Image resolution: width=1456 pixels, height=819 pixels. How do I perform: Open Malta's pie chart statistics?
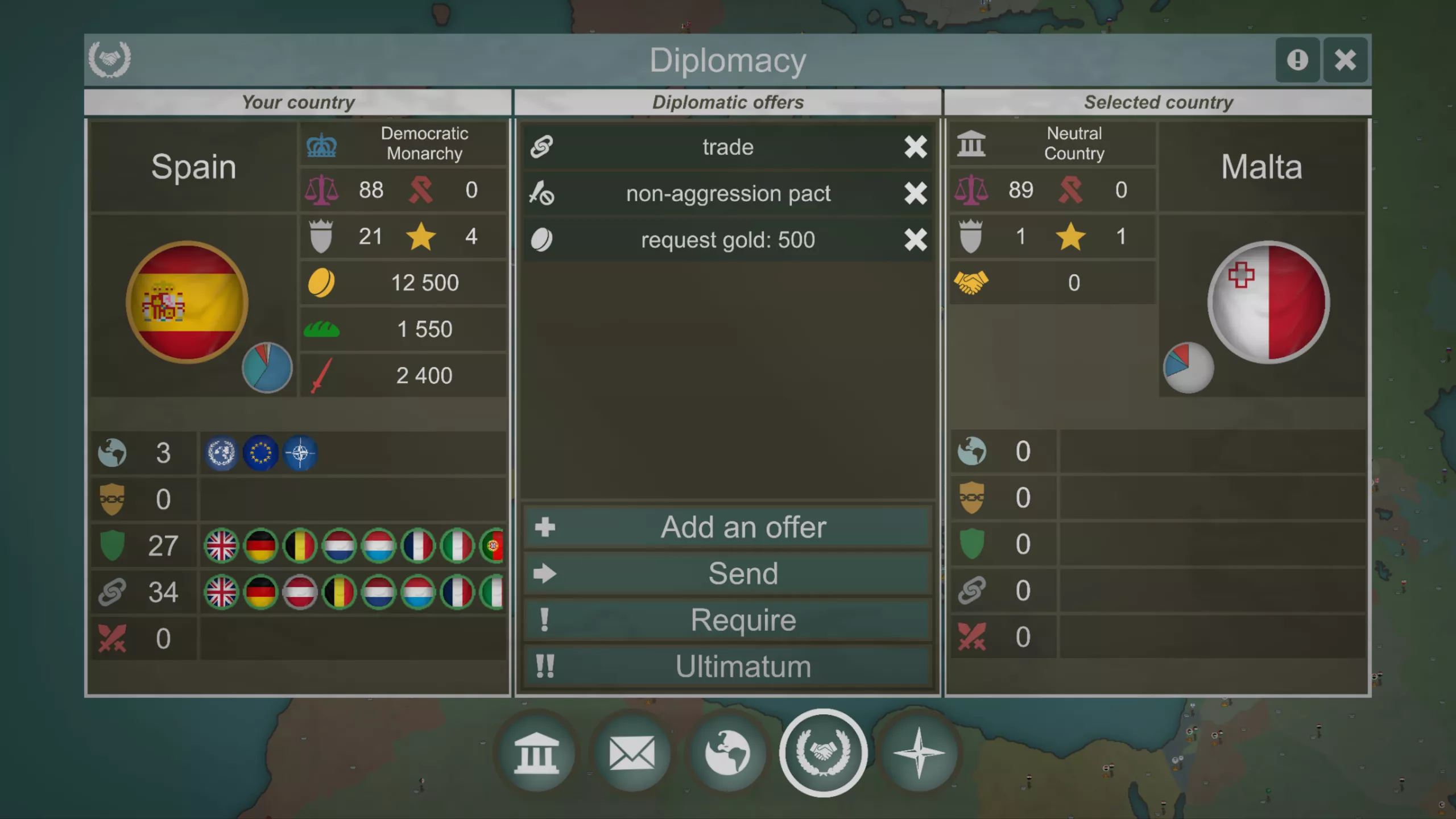[1188, 368]
